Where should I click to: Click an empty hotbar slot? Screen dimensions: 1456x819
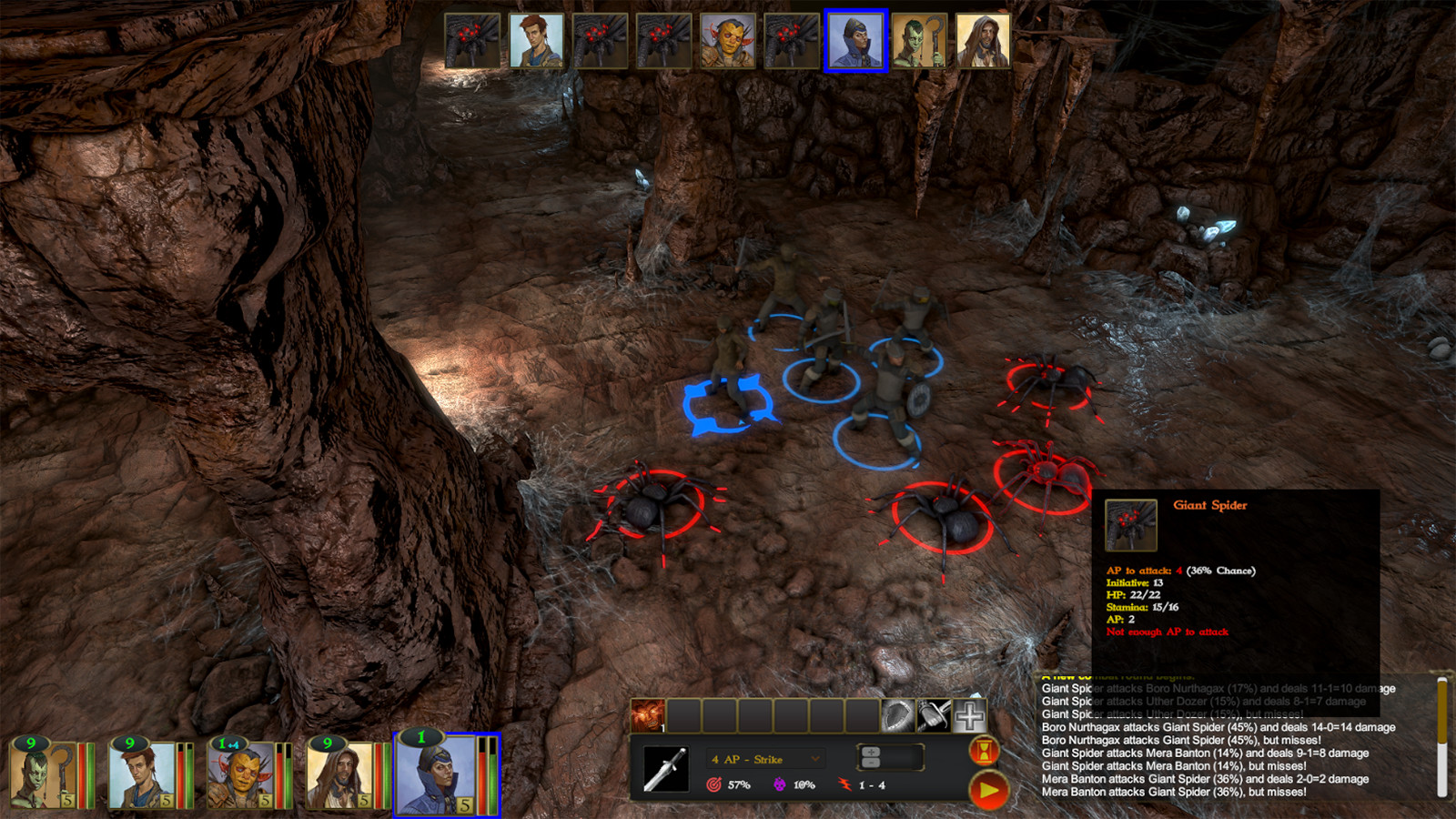click(x=719, y=715)
